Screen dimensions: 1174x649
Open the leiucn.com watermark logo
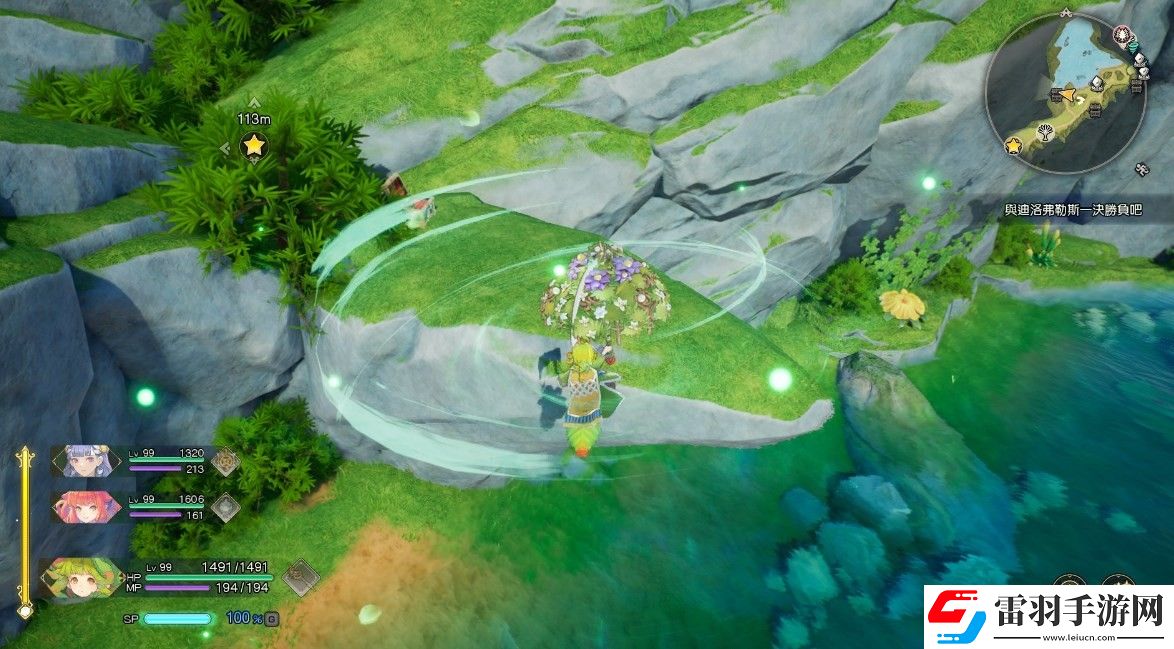click(1048, 616)
